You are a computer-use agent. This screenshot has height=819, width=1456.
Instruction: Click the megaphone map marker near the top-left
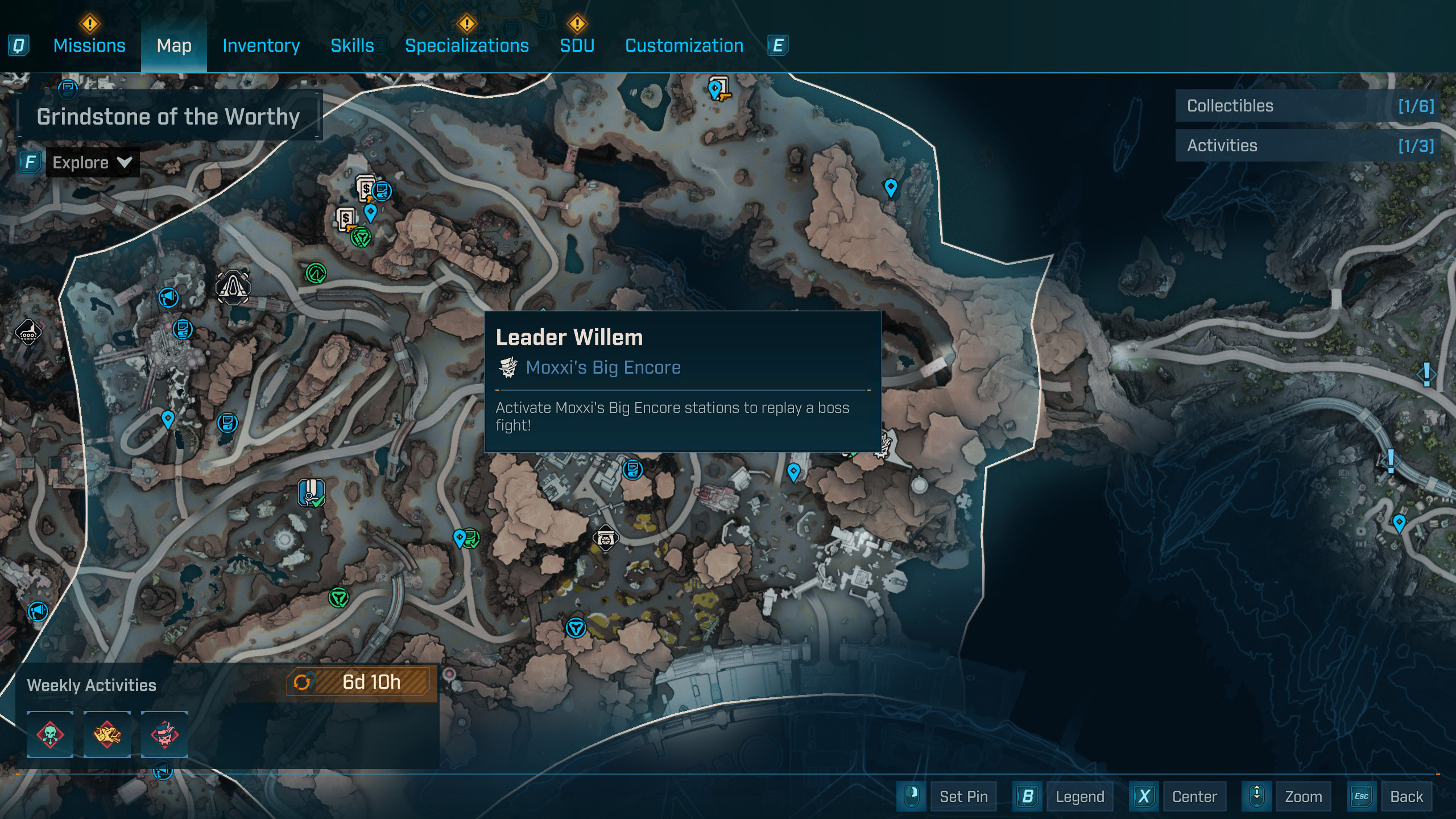click(x=168, y=297)
